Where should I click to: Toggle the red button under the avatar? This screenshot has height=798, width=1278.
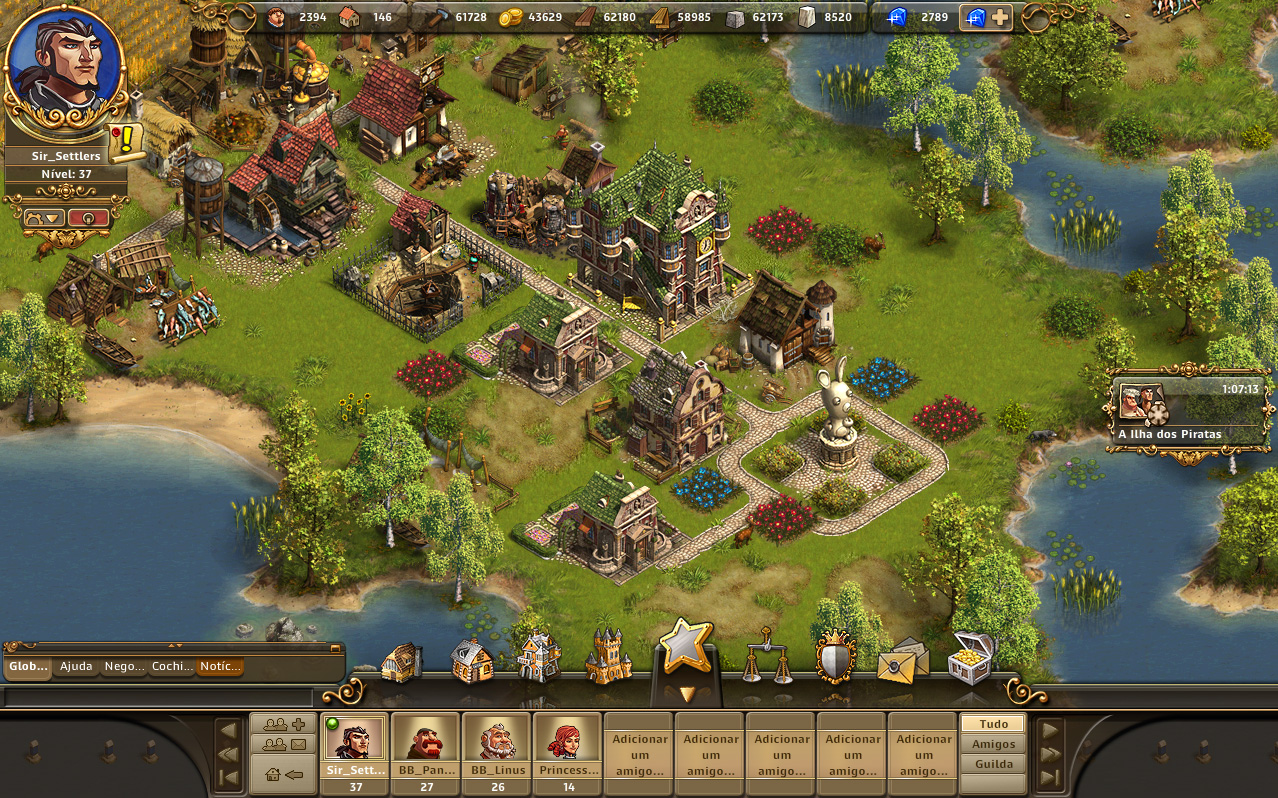coord(88,217)
